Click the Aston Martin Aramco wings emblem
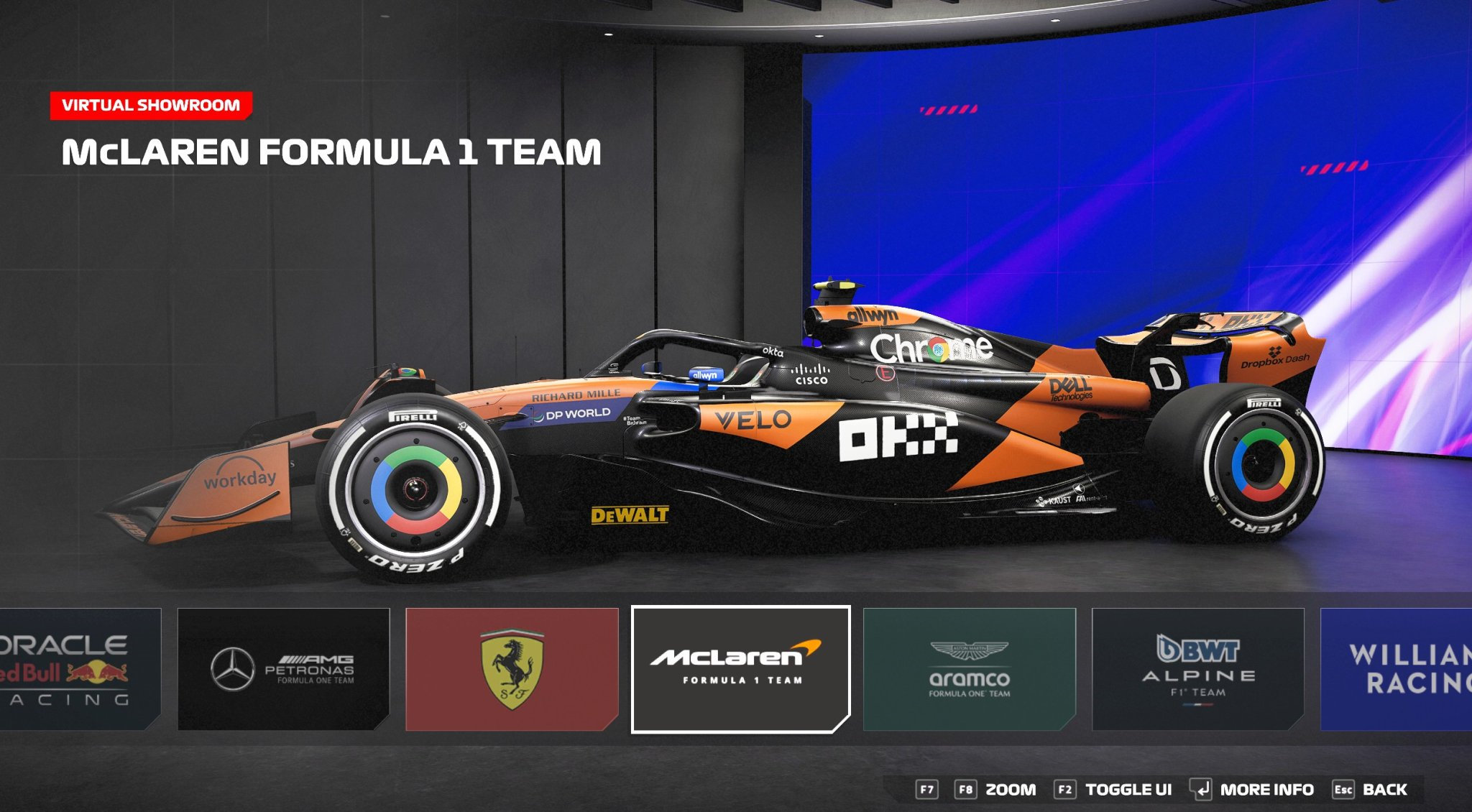The width and height of the screenshot is (1472, 812). pos(969,650)
